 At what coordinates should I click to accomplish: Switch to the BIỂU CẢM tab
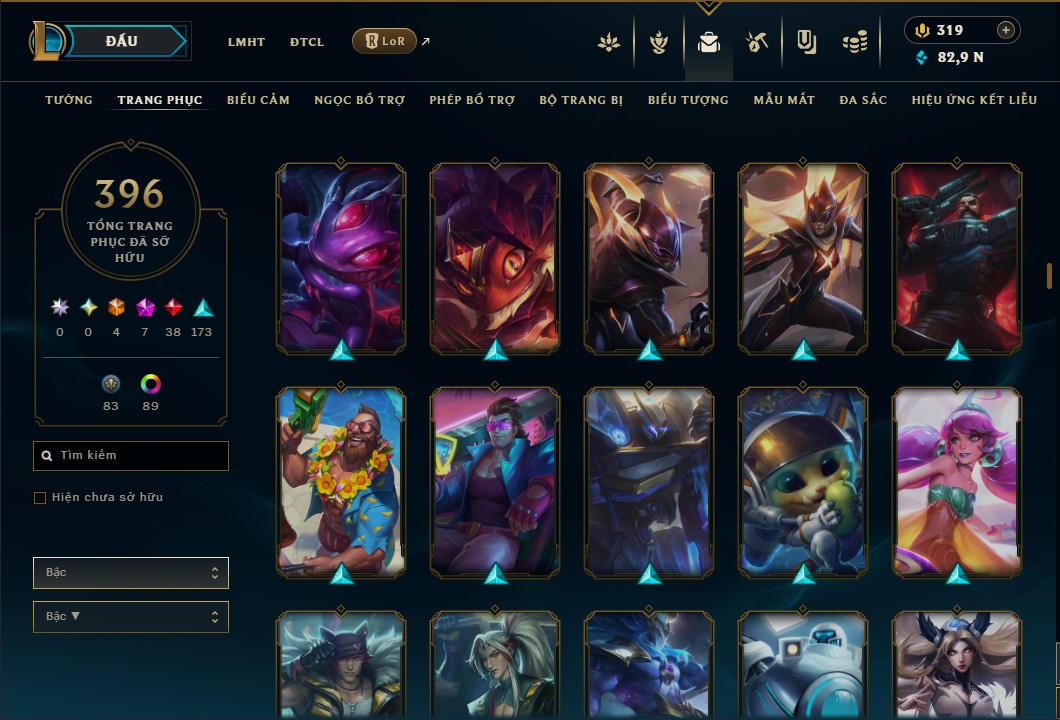pos(258,100)
